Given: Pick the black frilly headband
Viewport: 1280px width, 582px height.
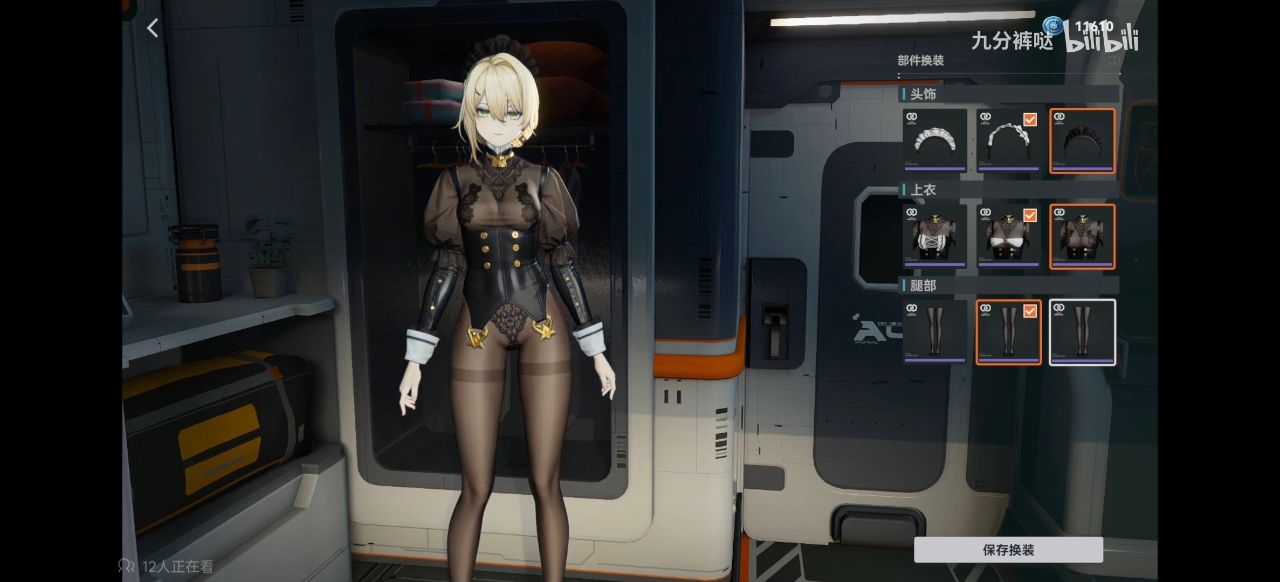Looking at the screenshot, I should (x=1082, y=140).
